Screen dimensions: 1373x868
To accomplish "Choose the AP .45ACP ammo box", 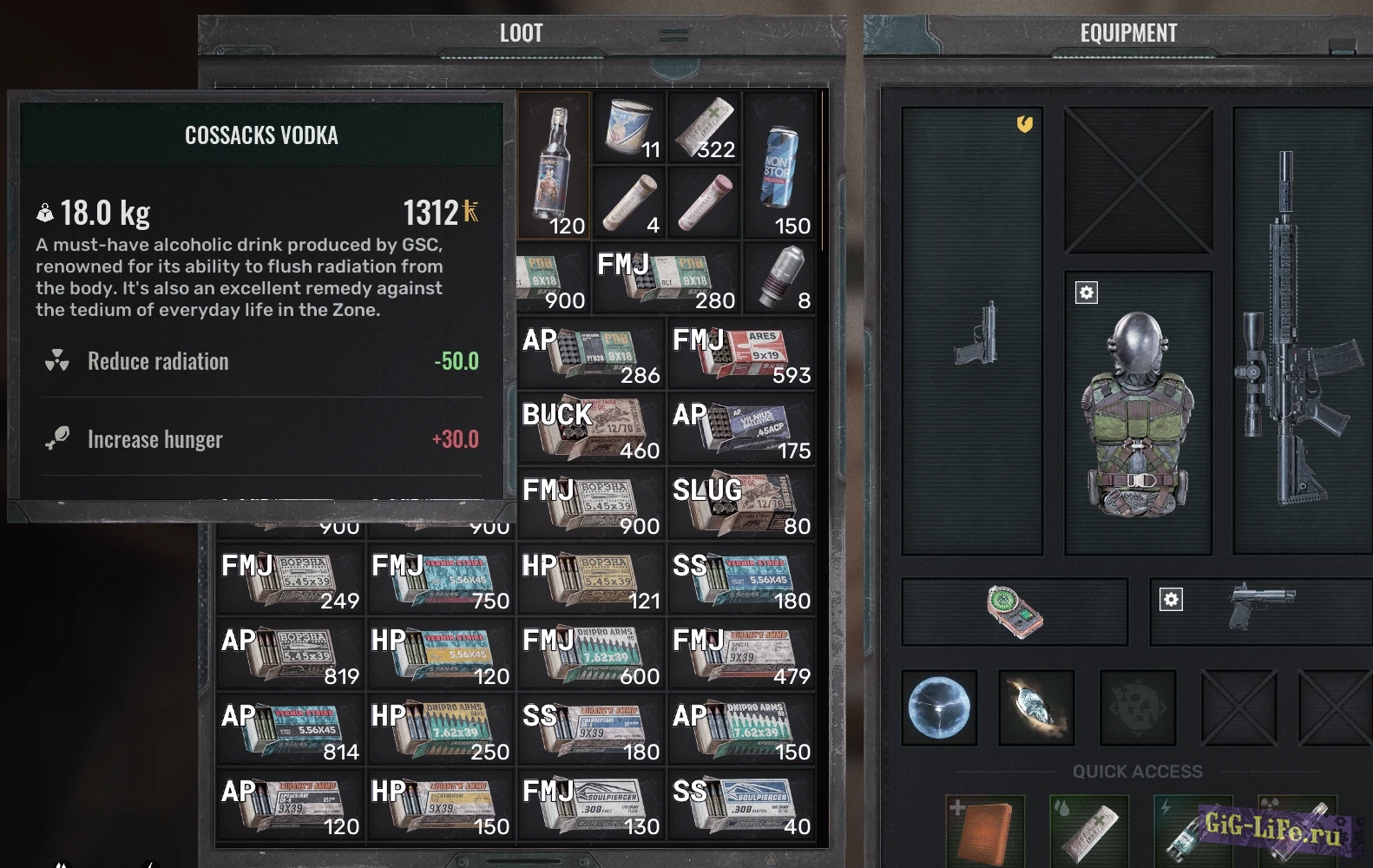I will (741, 429).
